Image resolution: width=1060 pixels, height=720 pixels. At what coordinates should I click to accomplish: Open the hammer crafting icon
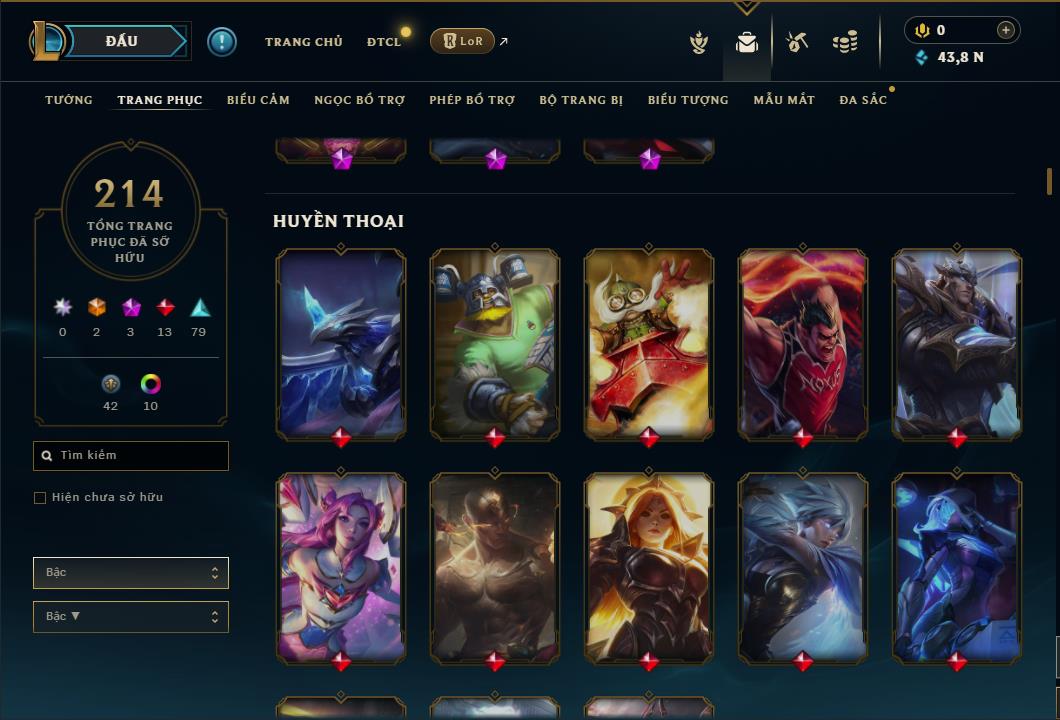797,42
